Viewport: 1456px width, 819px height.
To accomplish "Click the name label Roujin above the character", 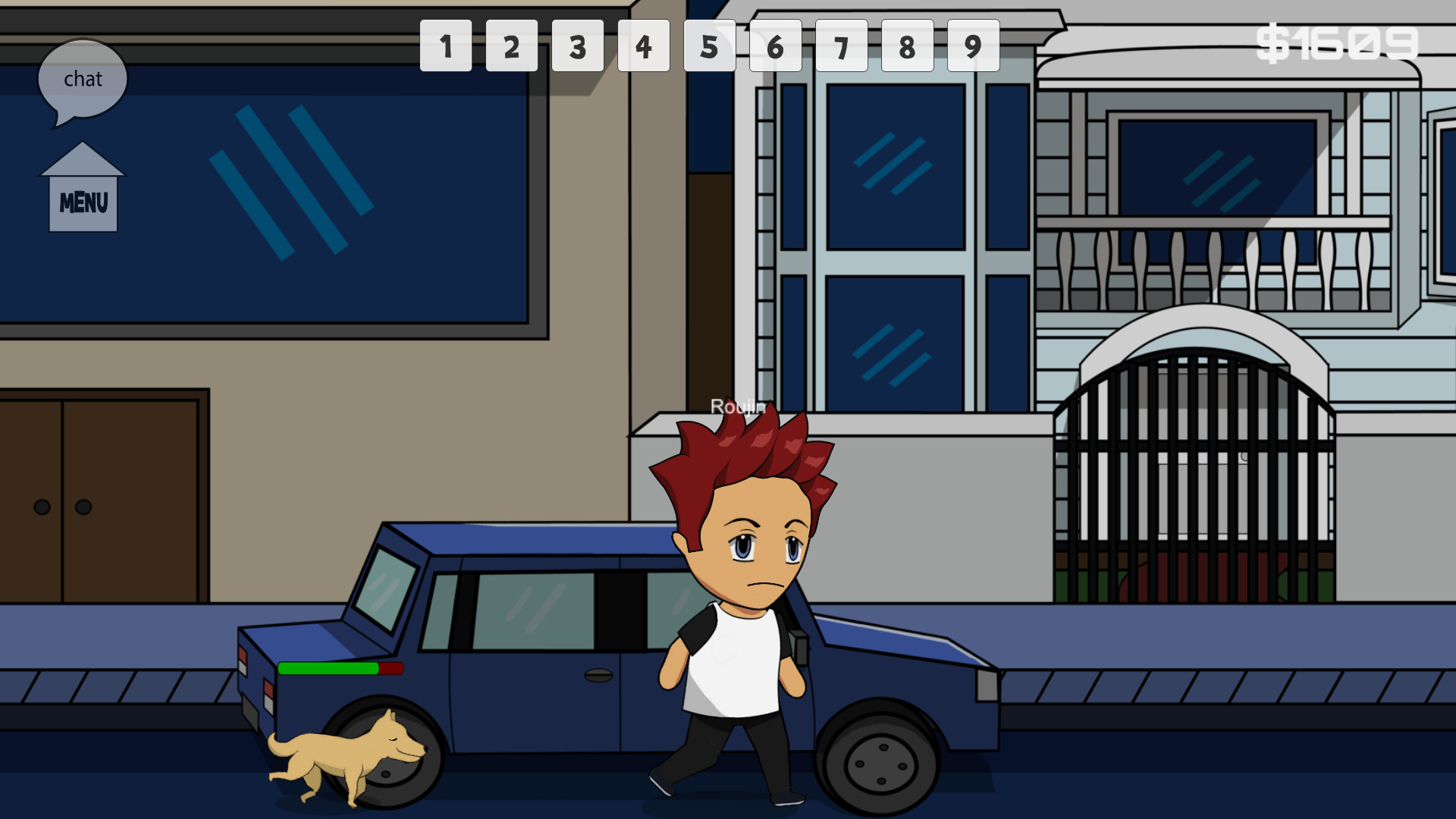I will pos(738,408).
